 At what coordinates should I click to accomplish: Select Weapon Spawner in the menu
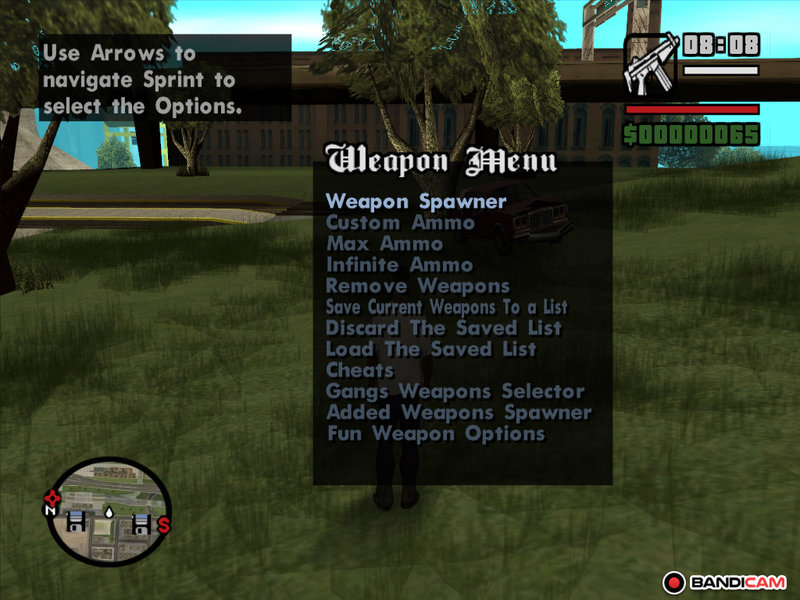coord(416,201)
